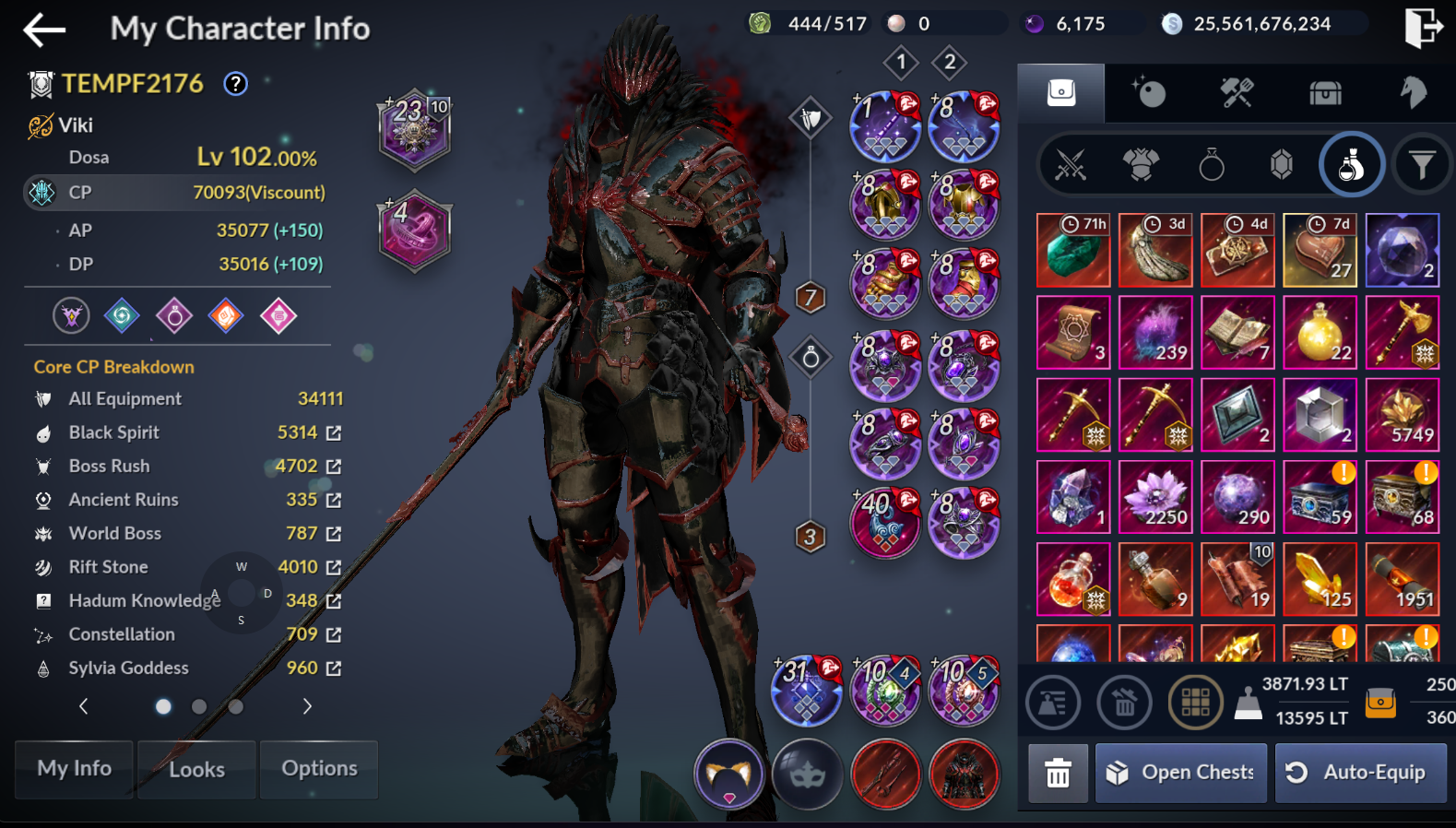The image size is (1456, 828).
Task: Show the next CP breakdown page arrow
Action: 307,706
